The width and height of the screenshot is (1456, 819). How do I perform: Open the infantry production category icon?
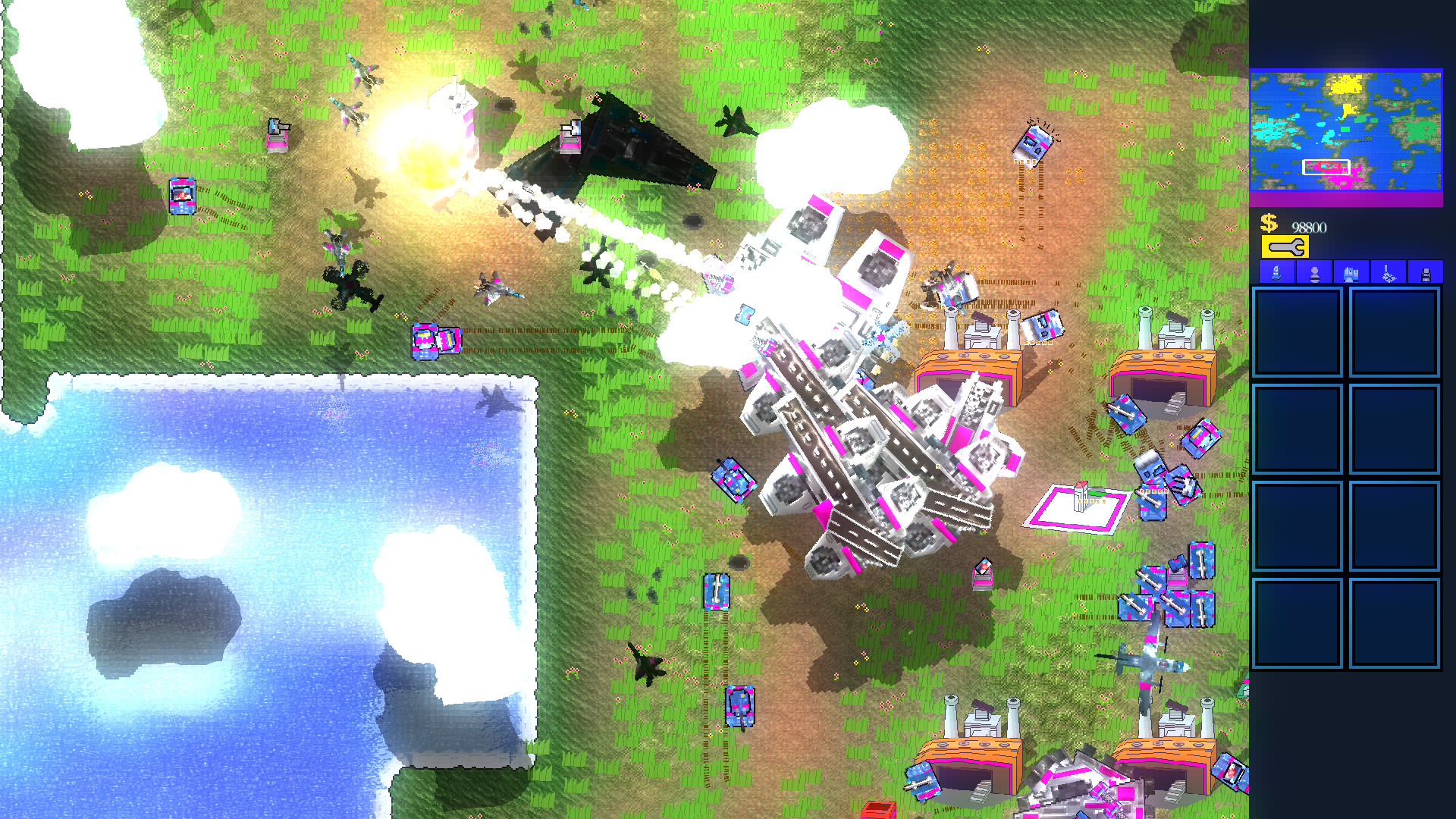[x=1314, y=273]
